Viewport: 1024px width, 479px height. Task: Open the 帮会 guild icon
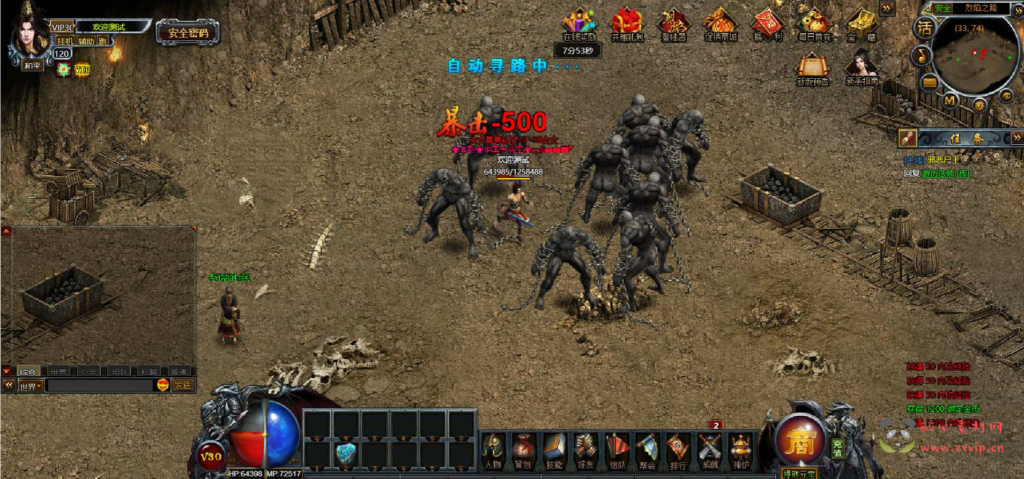point(647,448)
